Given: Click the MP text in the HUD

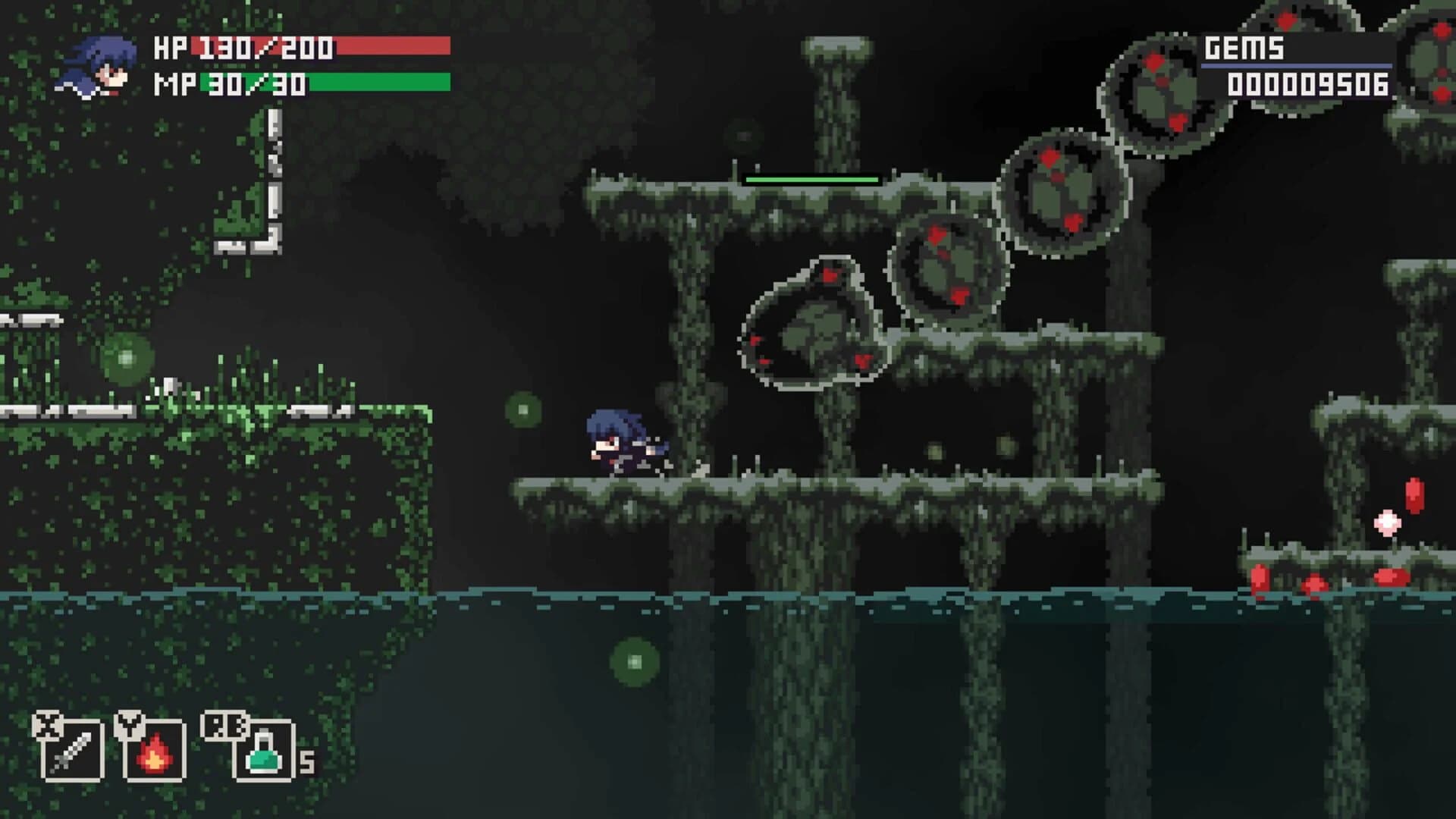Looking at the screenshot, I should pyautogui.click(x=173, y=85).
